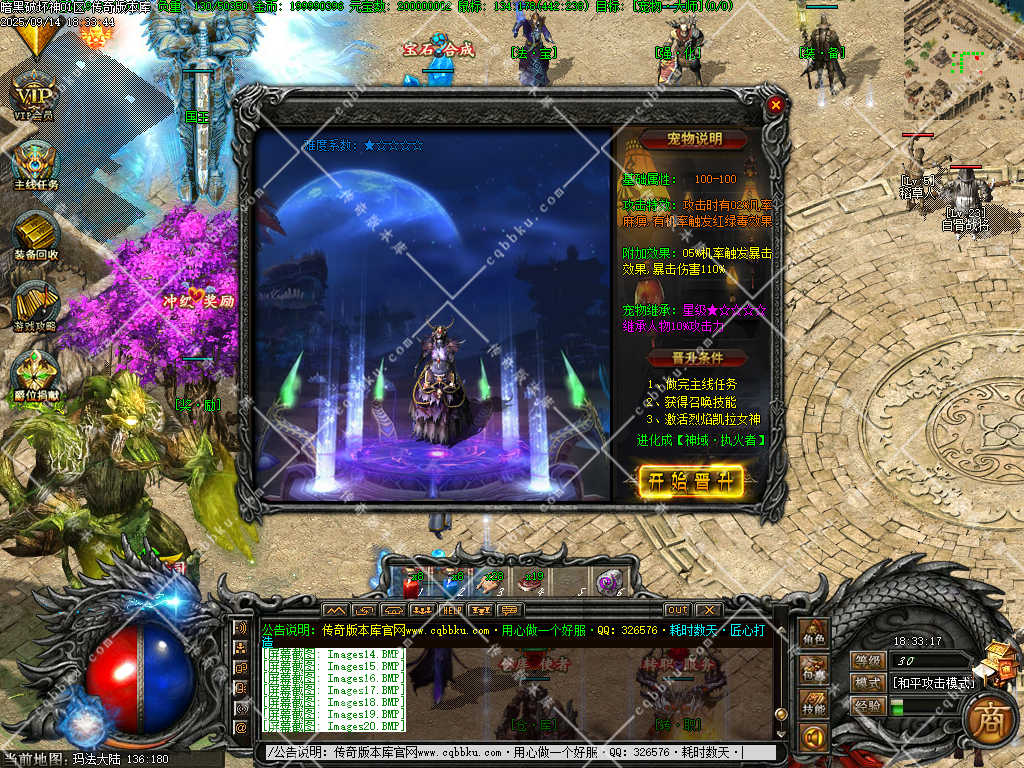1024x768 pixels.
Task: Click the 模式 attack mode button
Action: 867,682
